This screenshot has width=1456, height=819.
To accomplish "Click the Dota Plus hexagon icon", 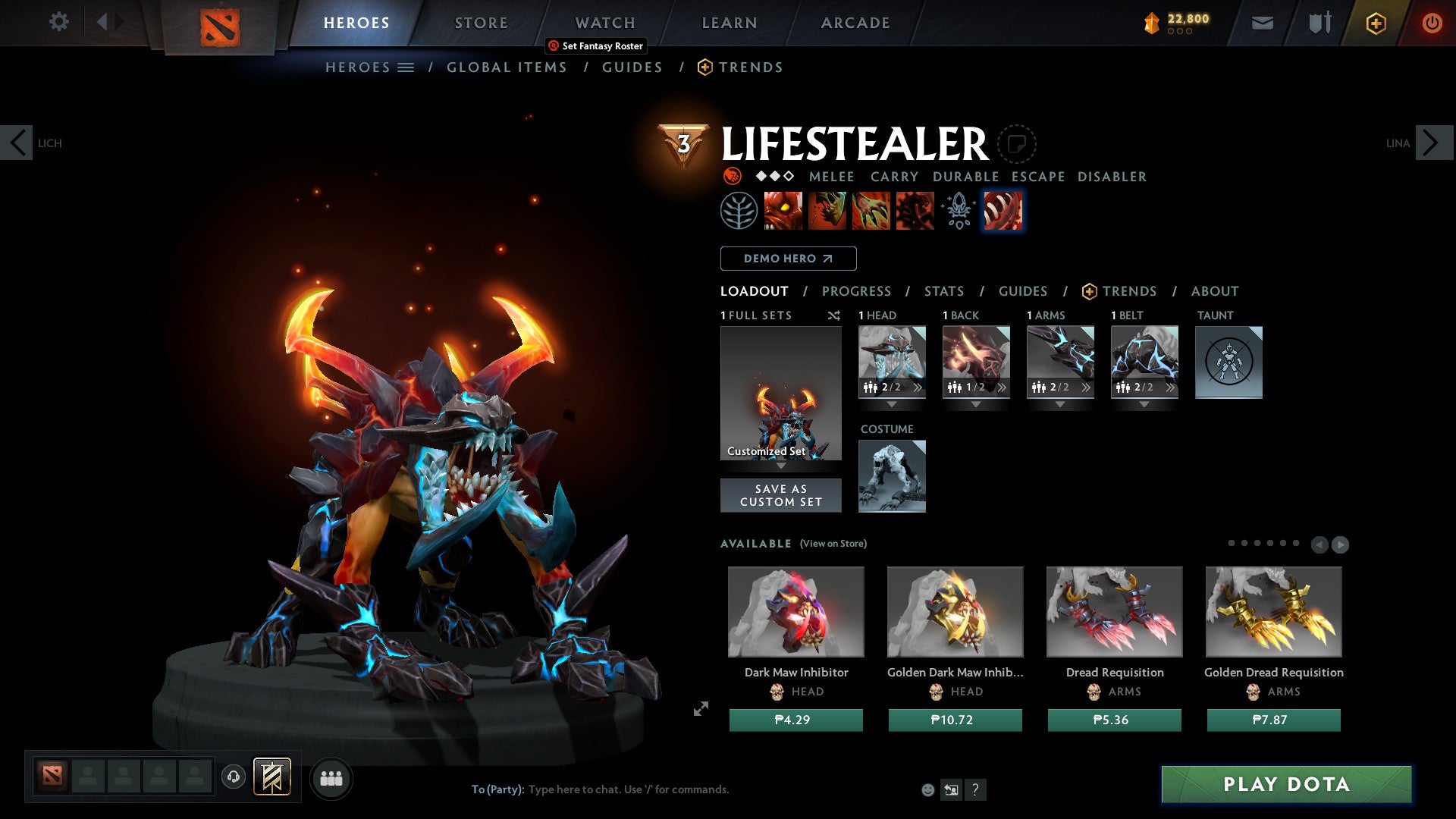I will click(1375, 24).
